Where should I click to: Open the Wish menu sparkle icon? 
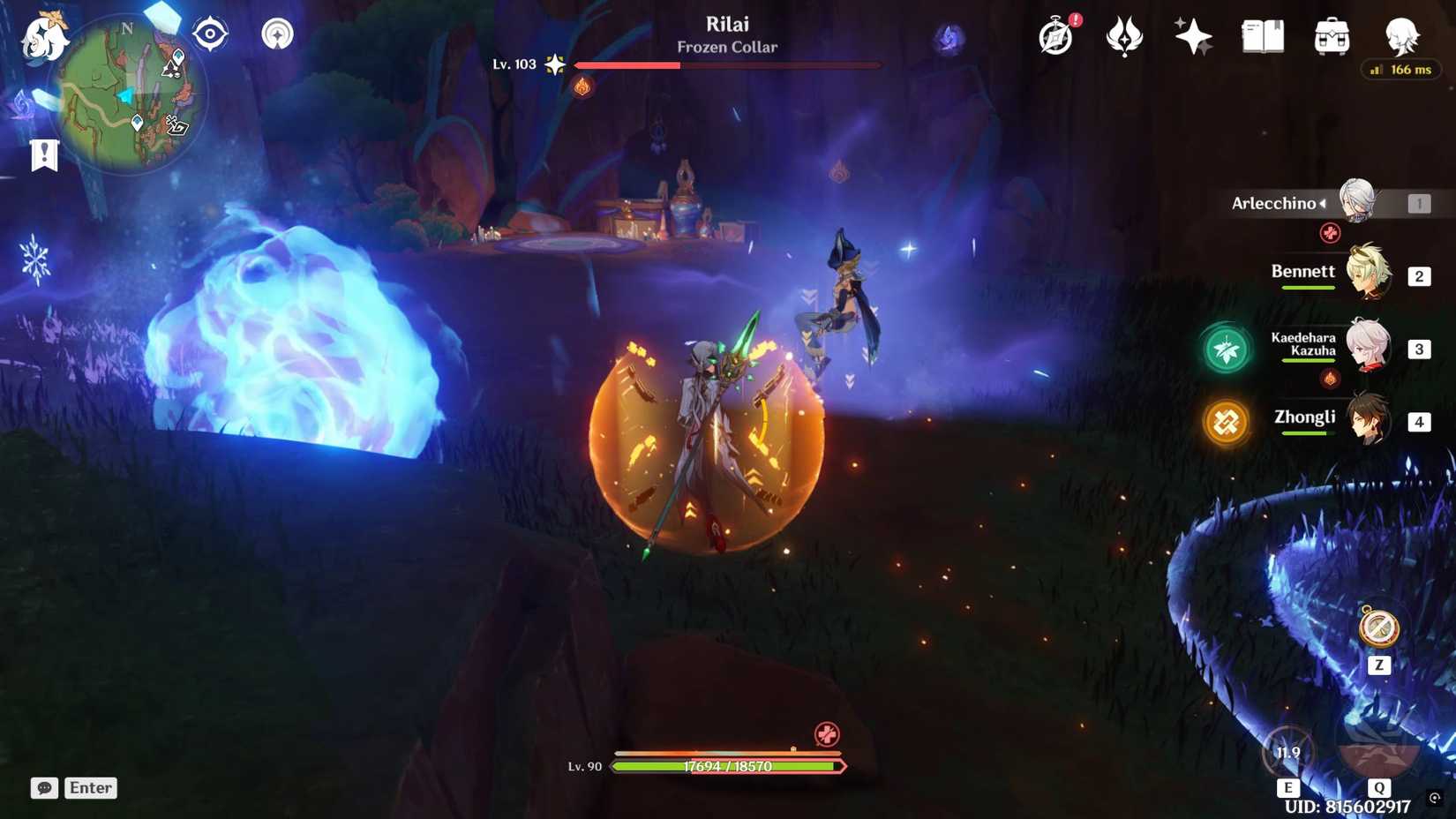[x=1191, y=35]
